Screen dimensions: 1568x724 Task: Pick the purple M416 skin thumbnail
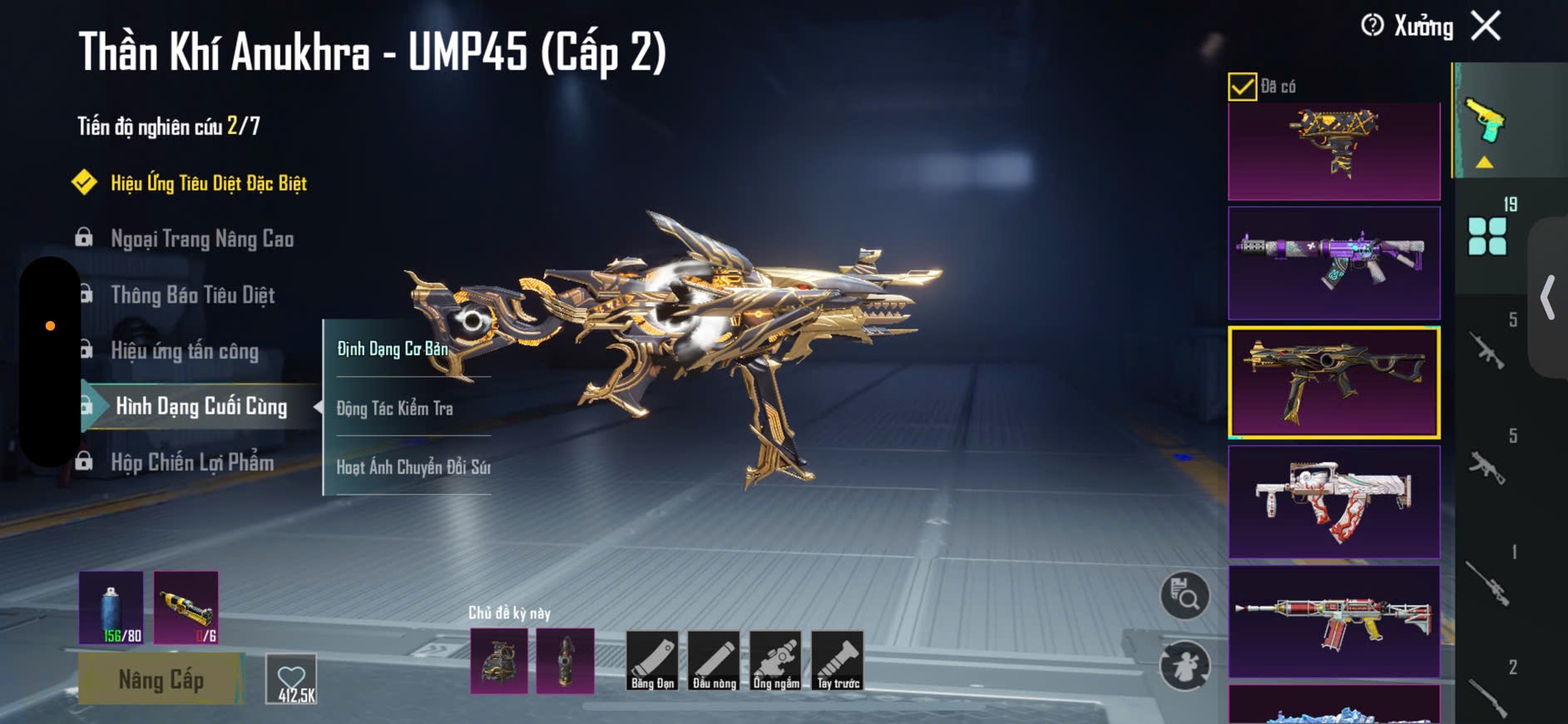coord(1333,263)
